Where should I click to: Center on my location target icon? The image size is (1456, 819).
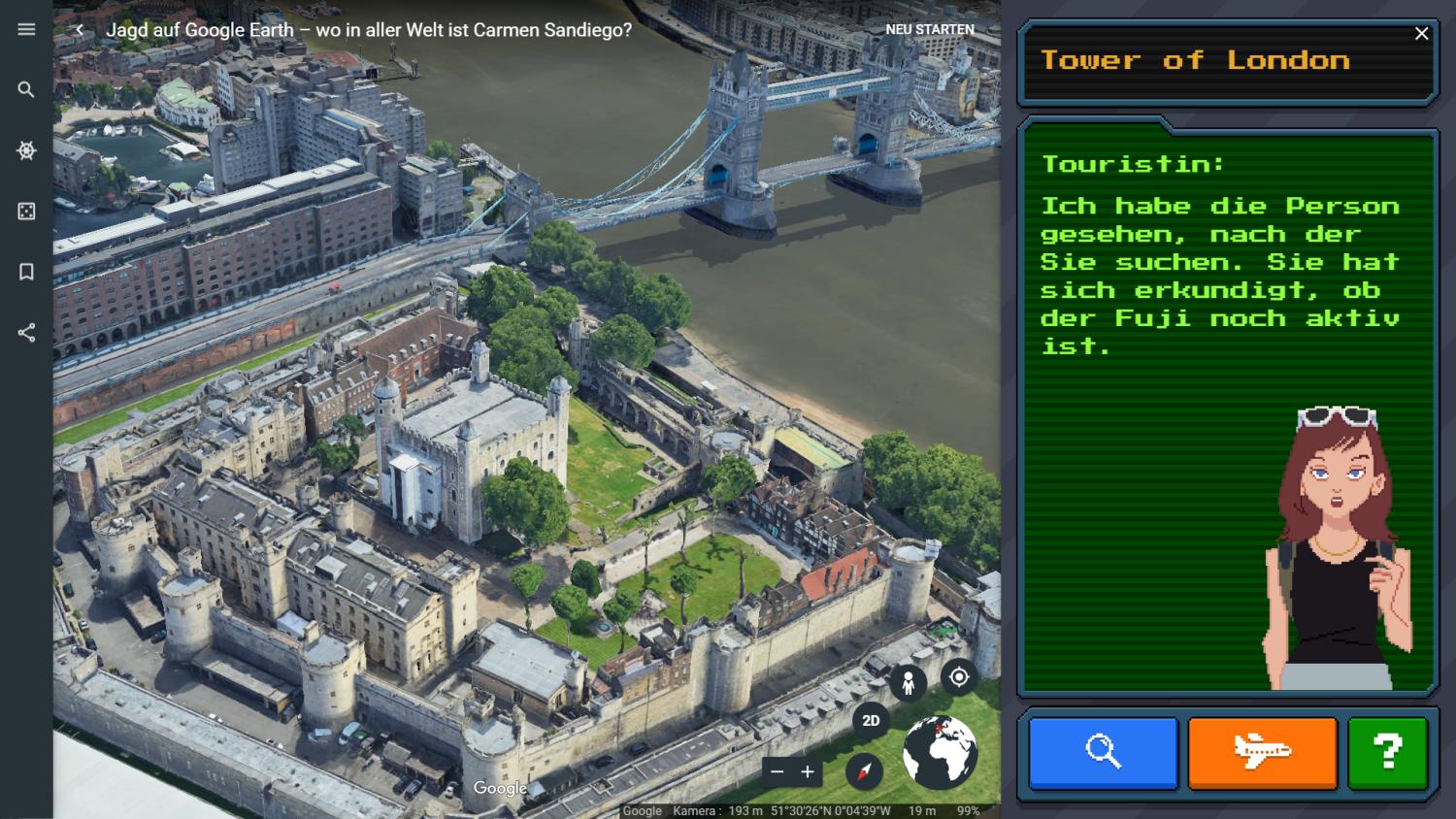tap(959, 676)
